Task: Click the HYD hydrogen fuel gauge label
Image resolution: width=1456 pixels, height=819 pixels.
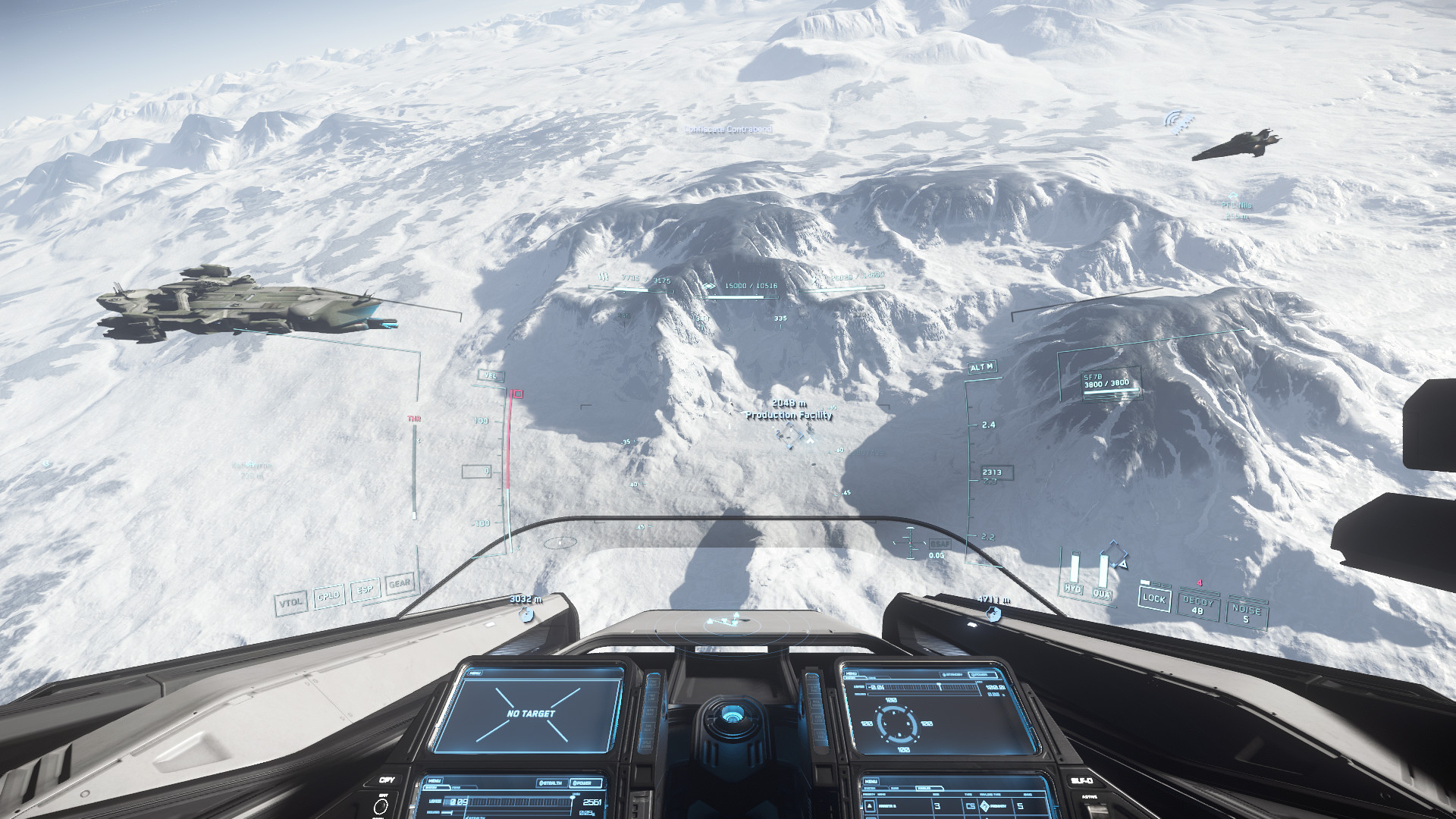Action: (x=1072, y=589)
